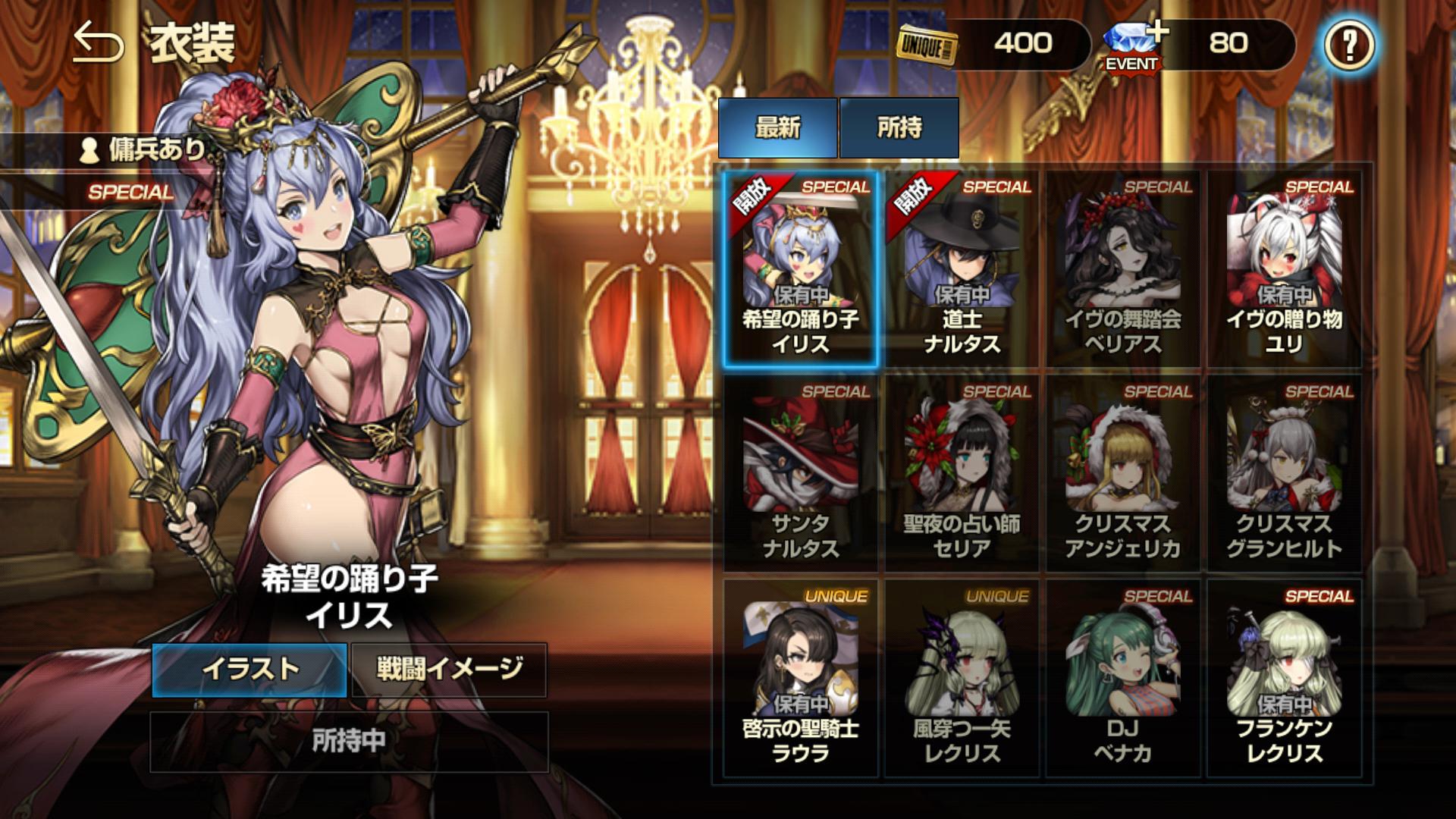
Task: Choose the 道士 ナルタス costume
Action: (x=962, y=269)
